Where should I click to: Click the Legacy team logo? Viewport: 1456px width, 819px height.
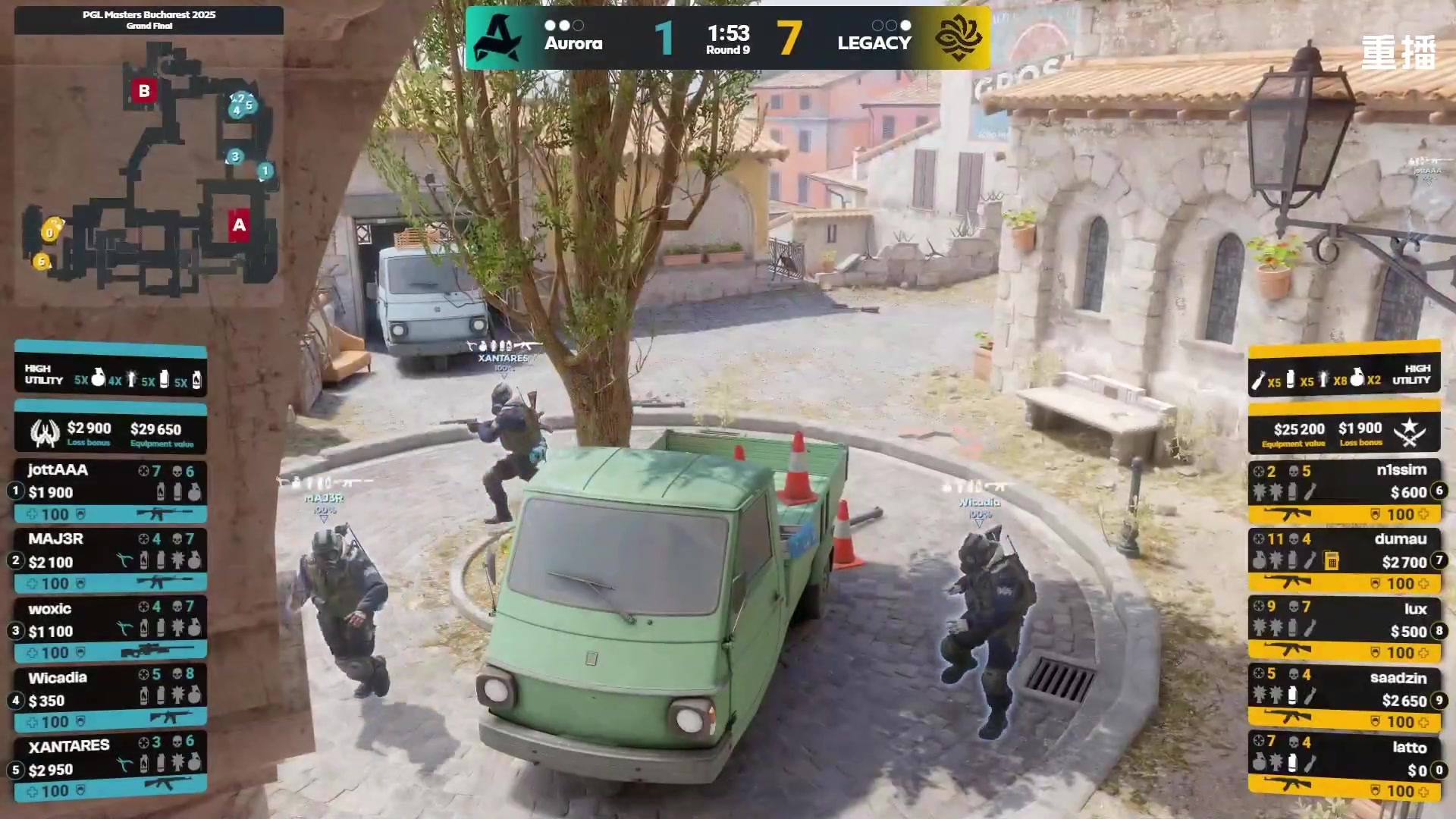click(958, 38)
